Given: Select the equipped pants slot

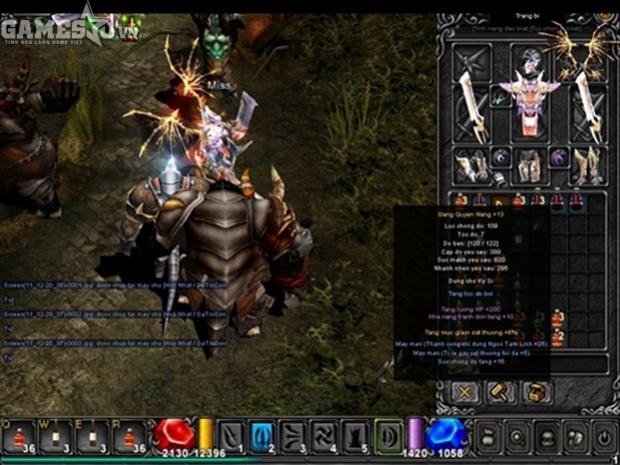Looking at the screenshot, I should (529, 166).
